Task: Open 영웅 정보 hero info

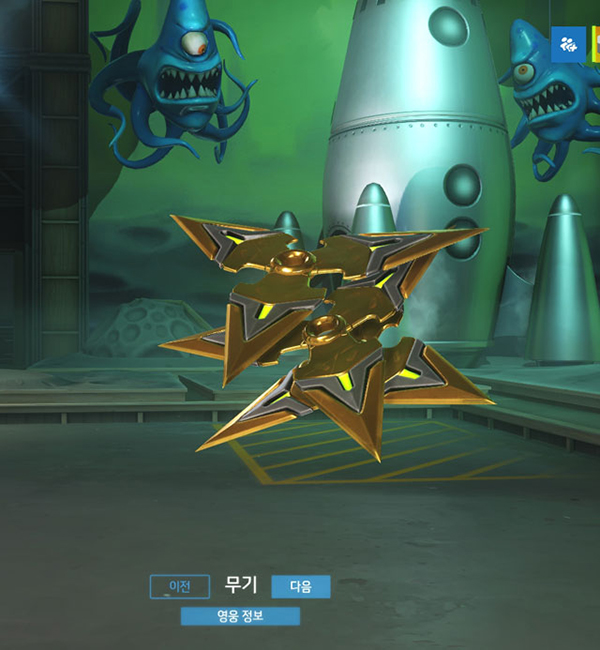Action: 240,615
